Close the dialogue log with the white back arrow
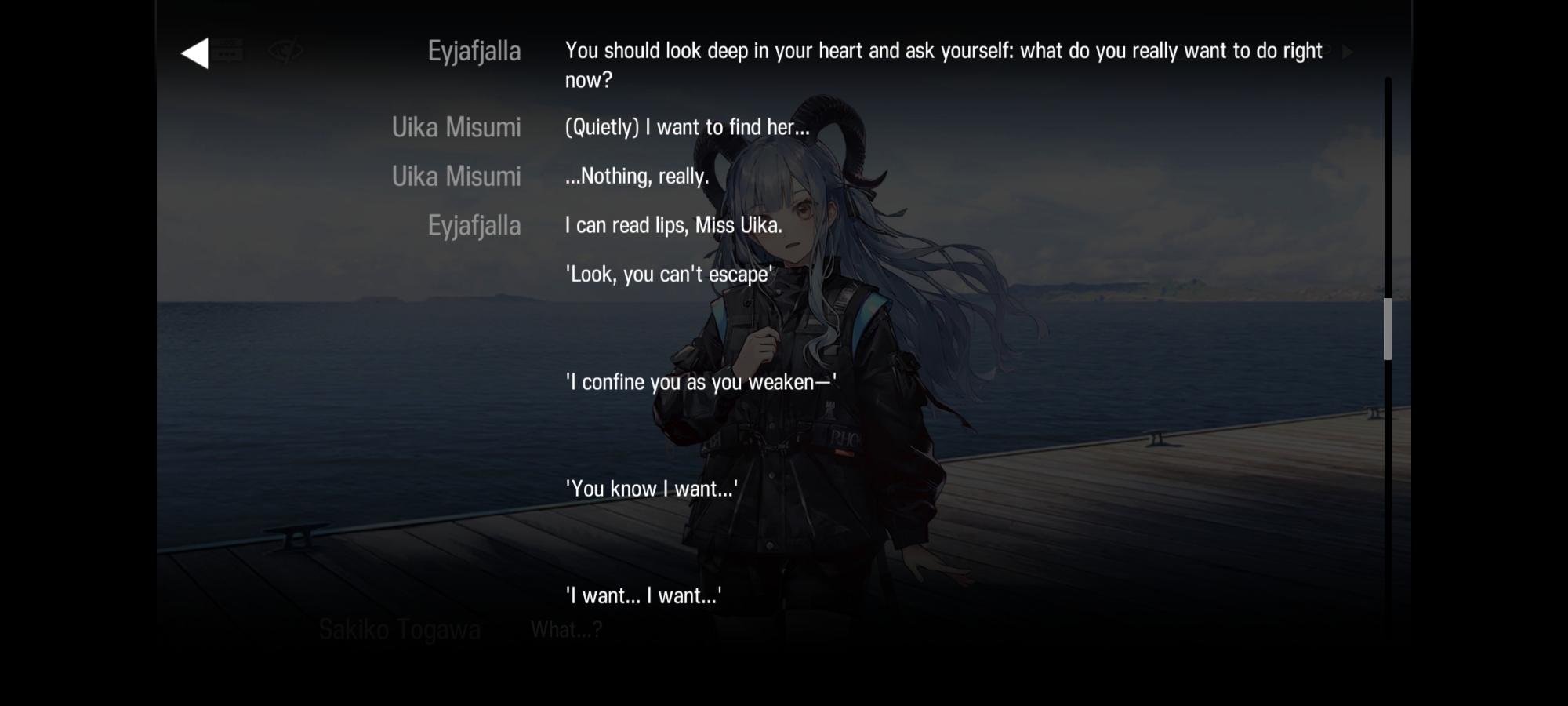Viewport: 1568px width, 706px height. pyautogui.click(x=195, y=53)
